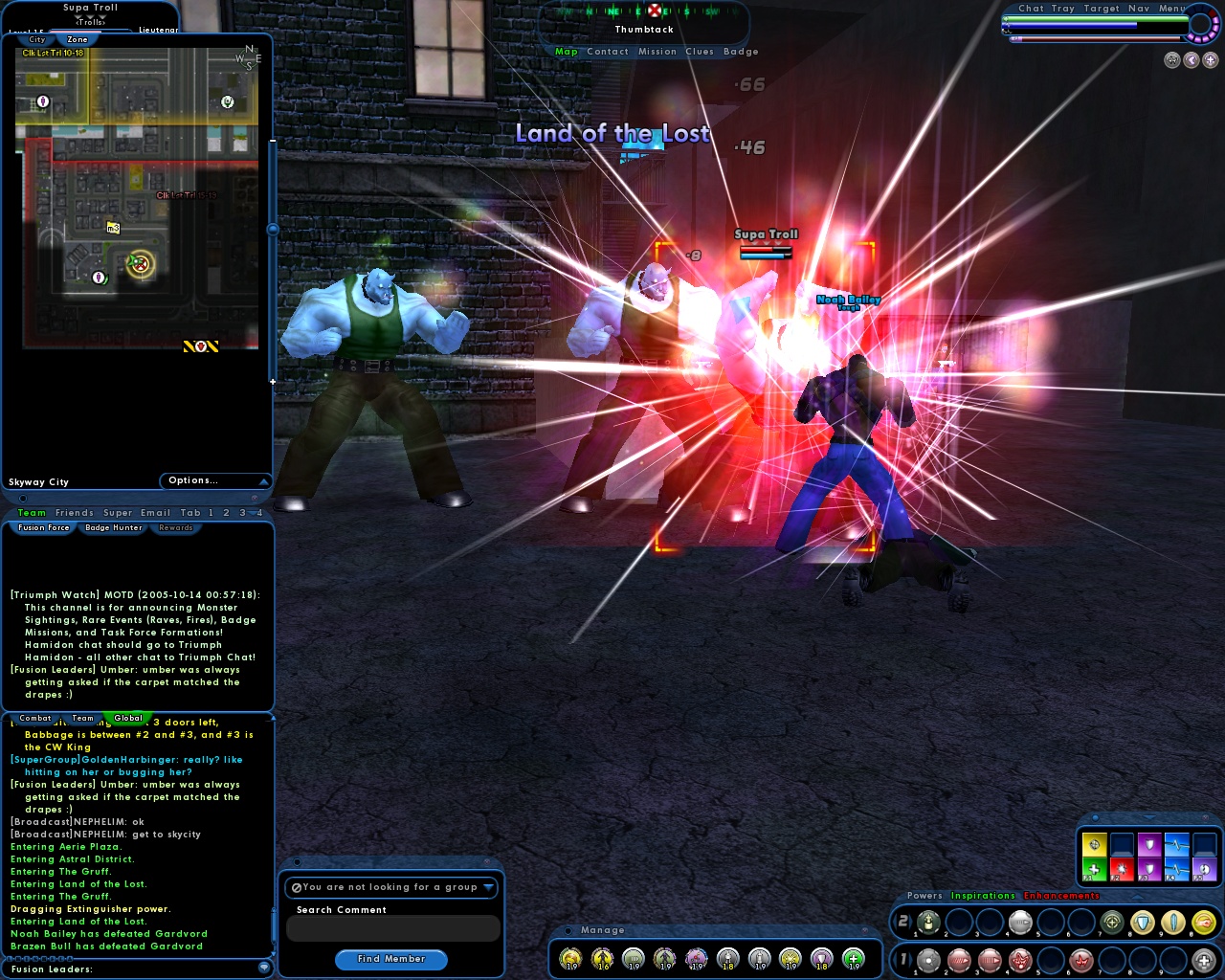Click the shield power icon in slot 8
Screen dimensions: 1225x980
point(1141,923)
